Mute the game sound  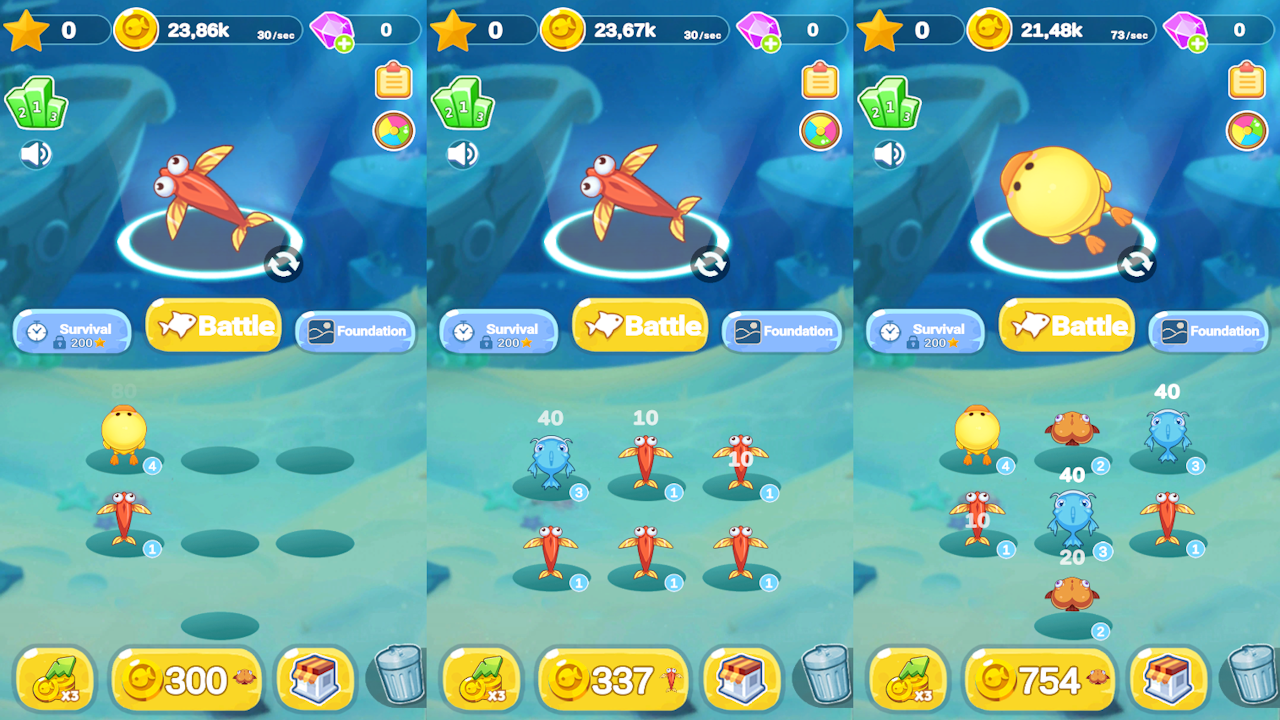(34, 155)
